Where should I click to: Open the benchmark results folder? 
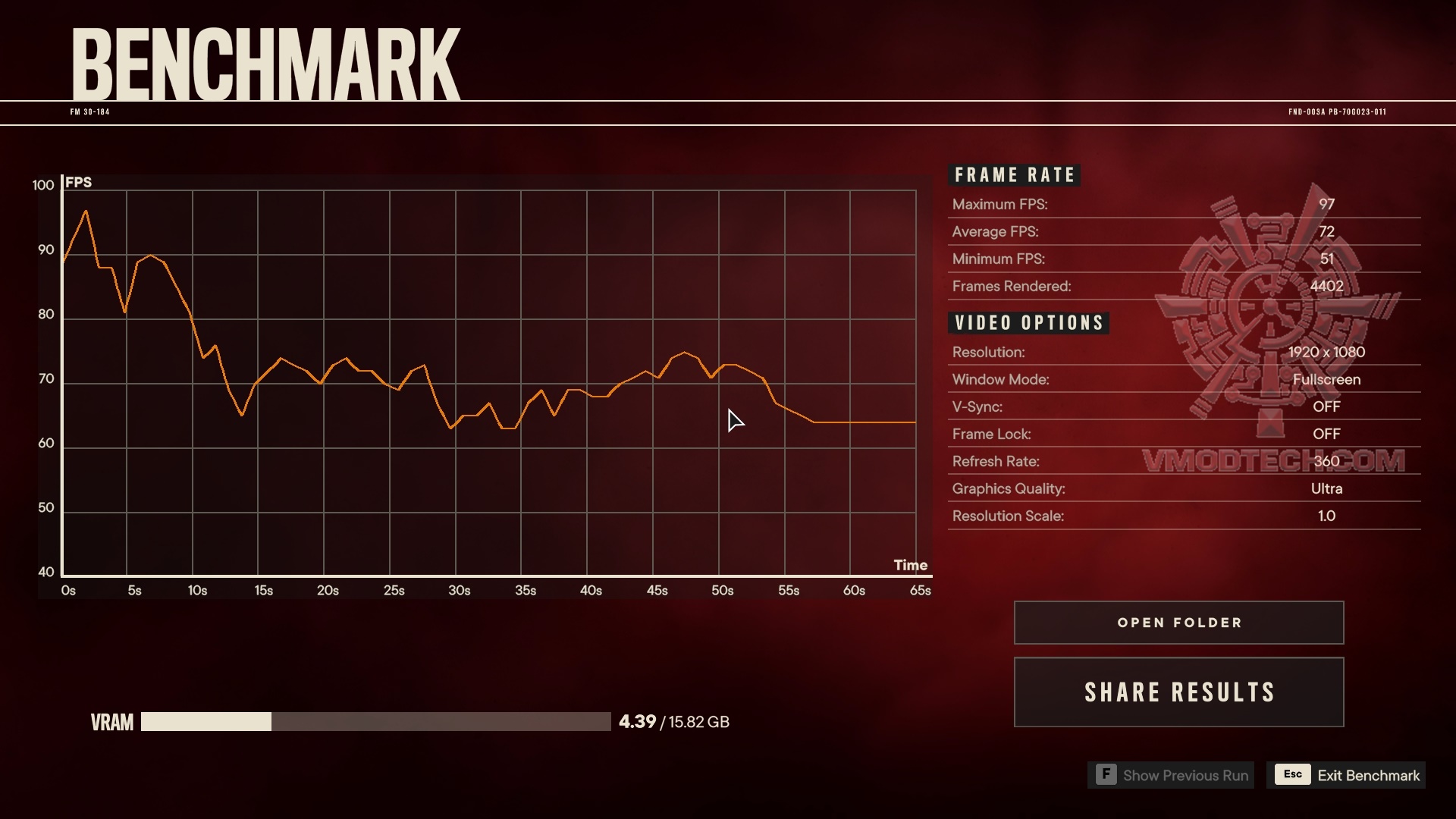[1178, 623]
